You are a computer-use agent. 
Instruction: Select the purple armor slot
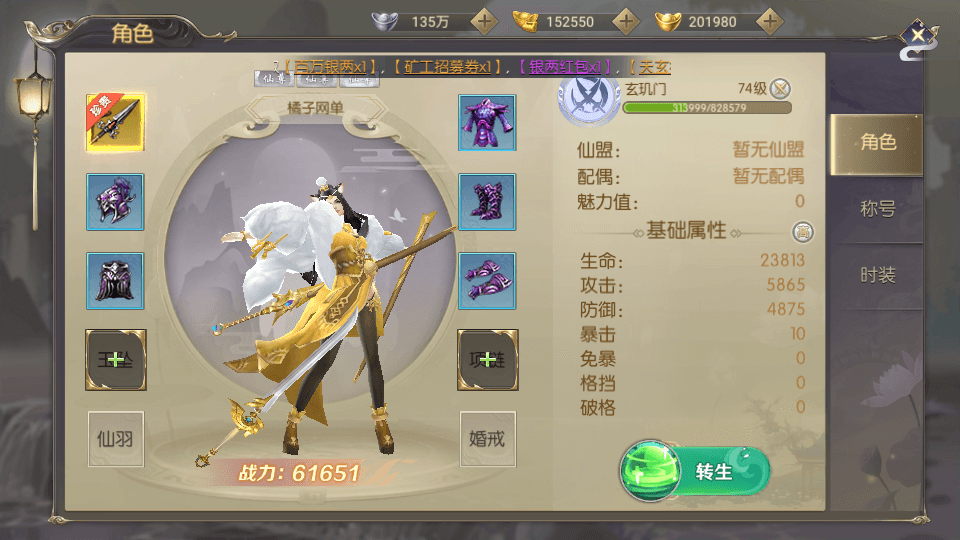(x=487, y=122)
